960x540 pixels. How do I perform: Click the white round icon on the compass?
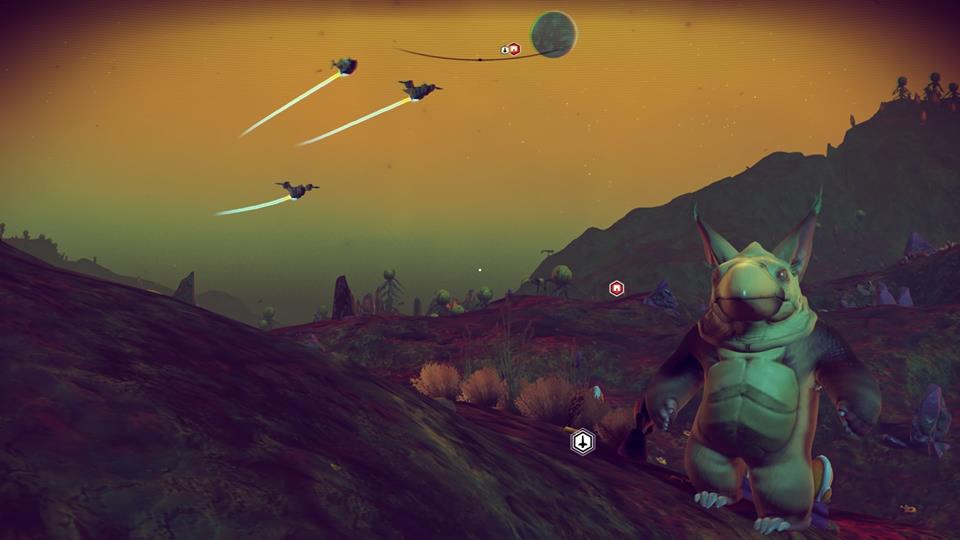[x=504, y=49]
